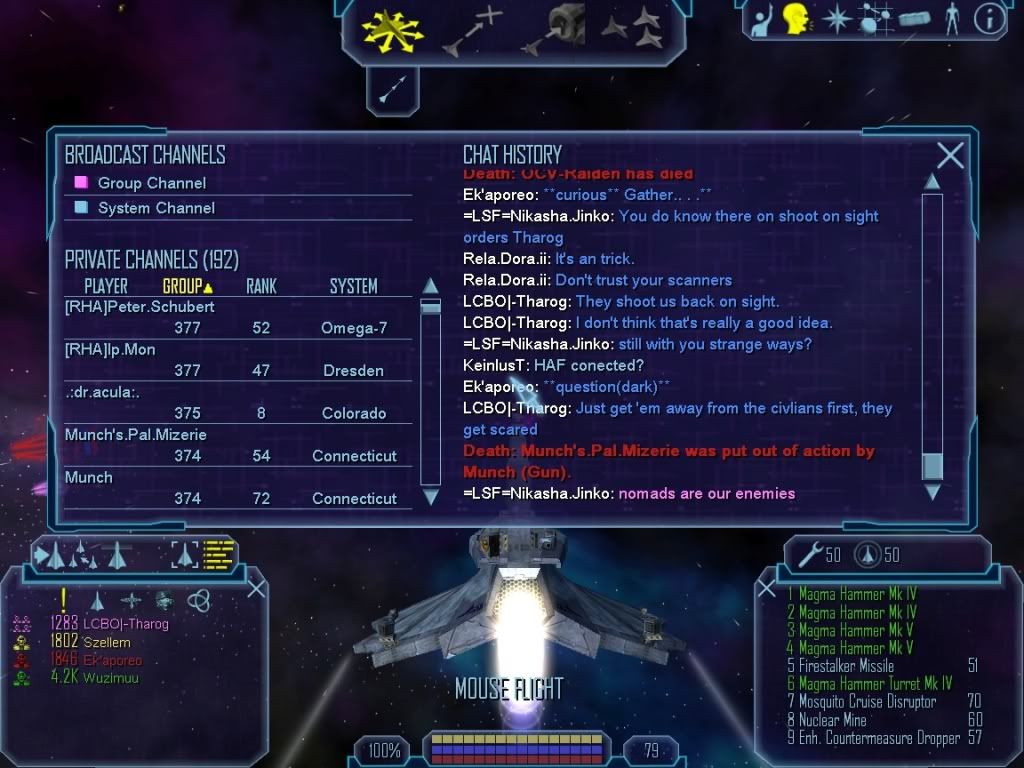Select the Group Channel broadcast option

pos(151,183)
